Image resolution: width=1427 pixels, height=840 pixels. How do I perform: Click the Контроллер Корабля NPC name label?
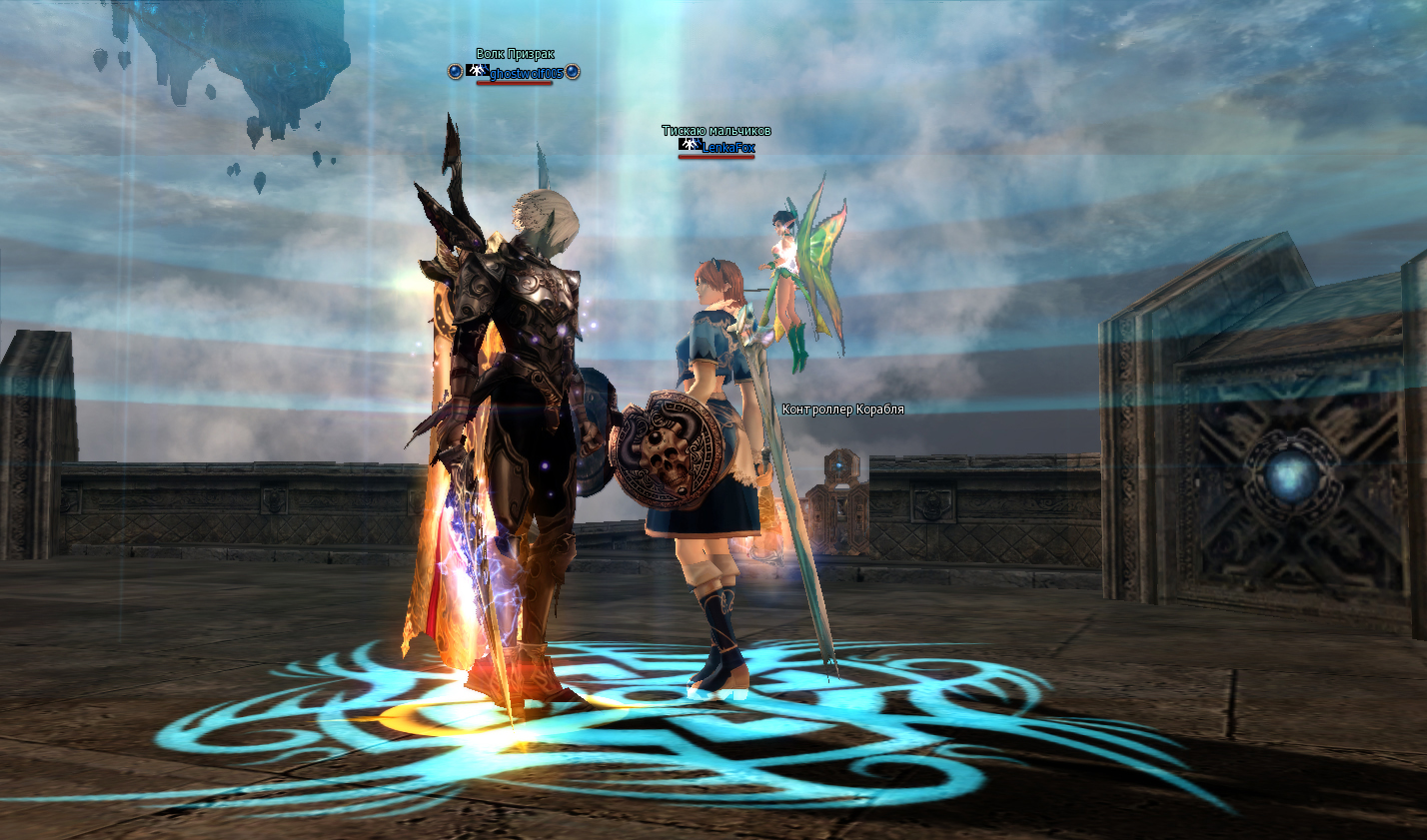click(842, 410)
